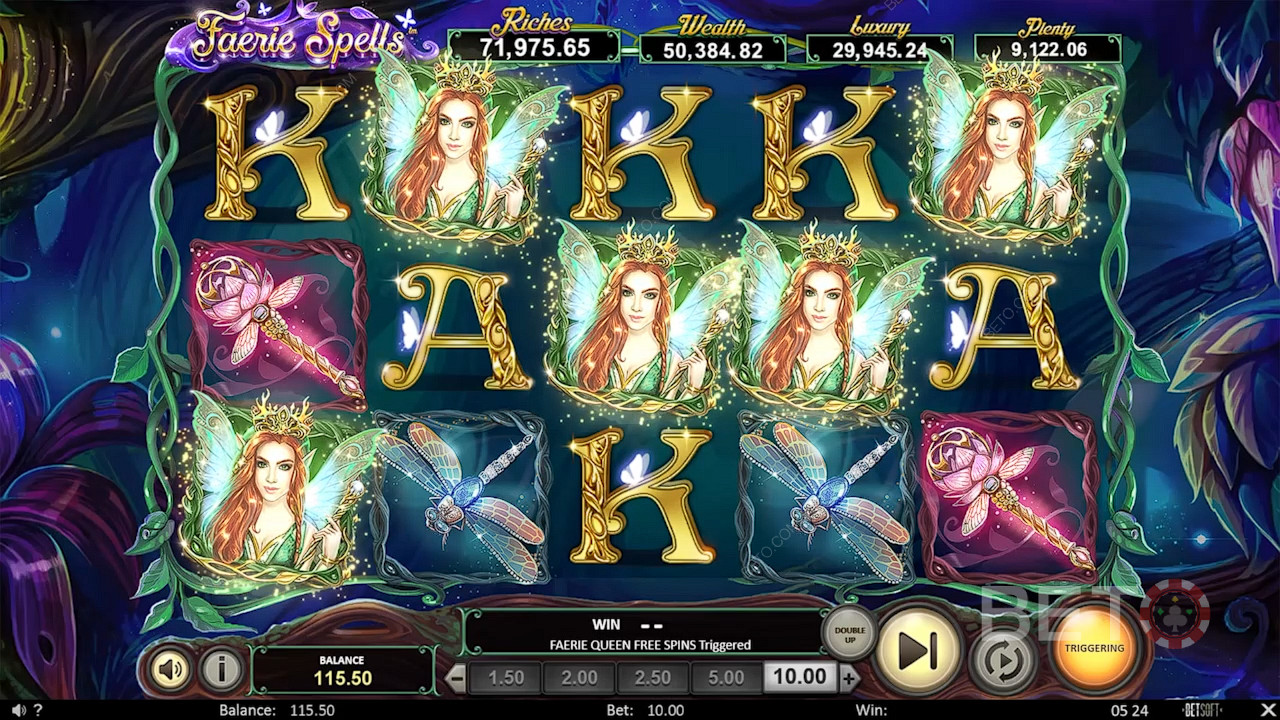Pick the 5.00 bet option
1280x720 pixels.
(726, 678)
